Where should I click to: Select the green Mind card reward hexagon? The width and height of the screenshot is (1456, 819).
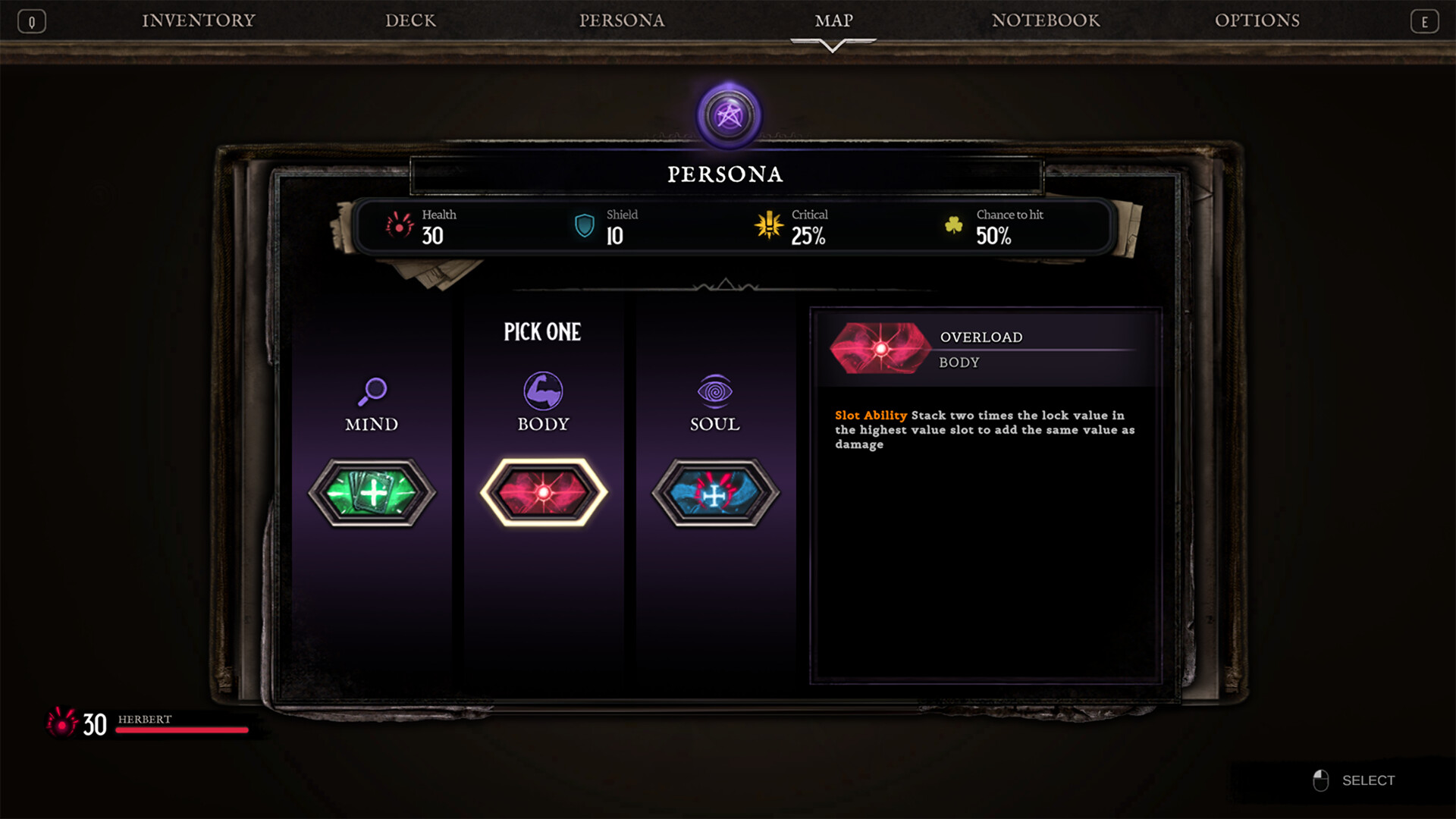click(371, 491)
